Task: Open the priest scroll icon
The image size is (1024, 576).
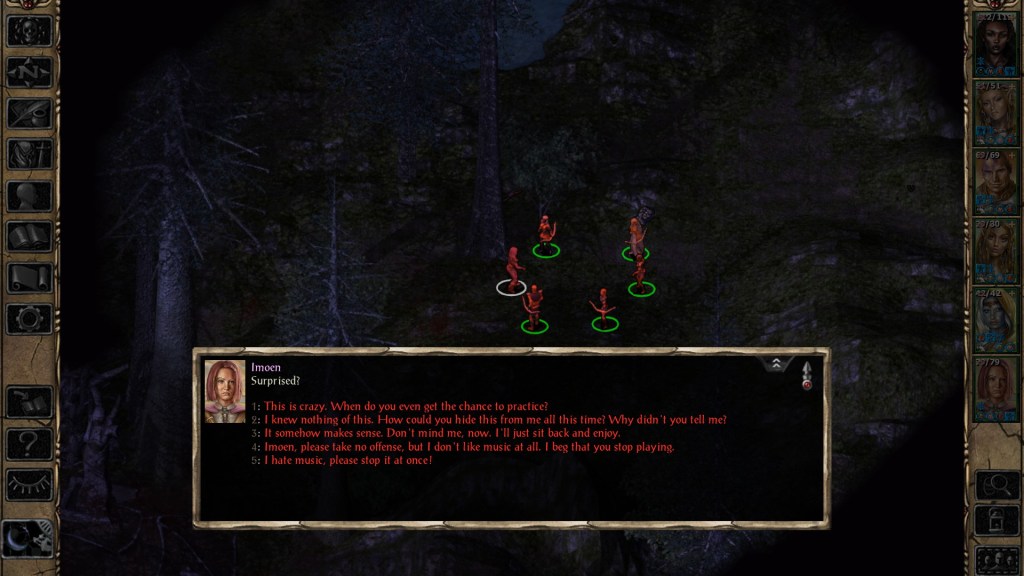Action: pyautogui.click(x=29, y=278)
